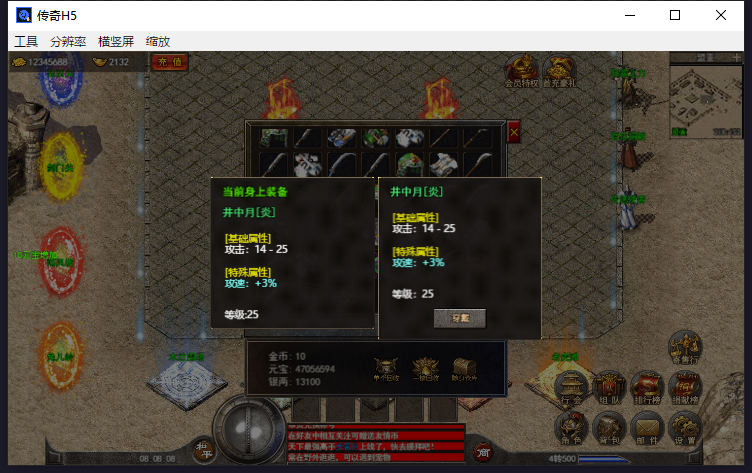Open the 背包 backpack

click(610, 428)
